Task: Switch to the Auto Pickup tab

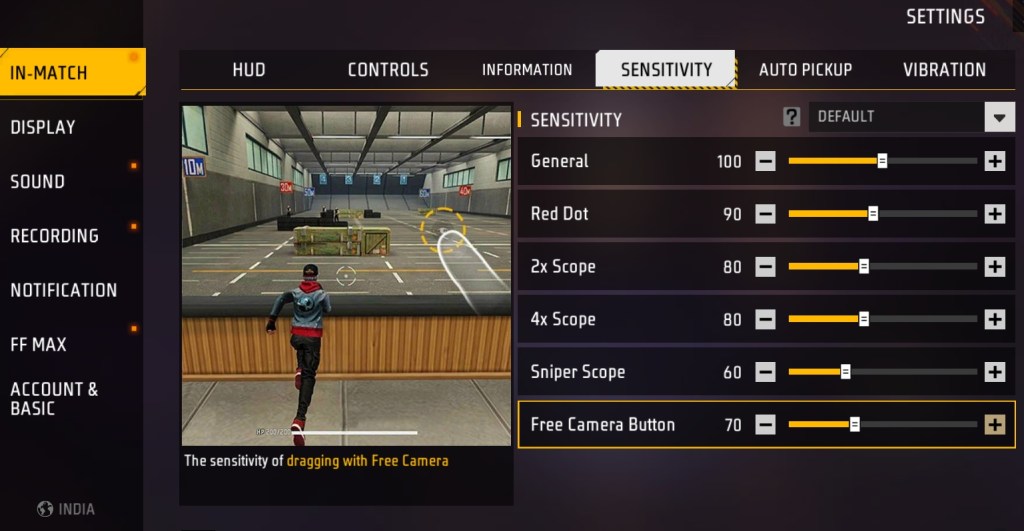Action: (x=805, y=69)
